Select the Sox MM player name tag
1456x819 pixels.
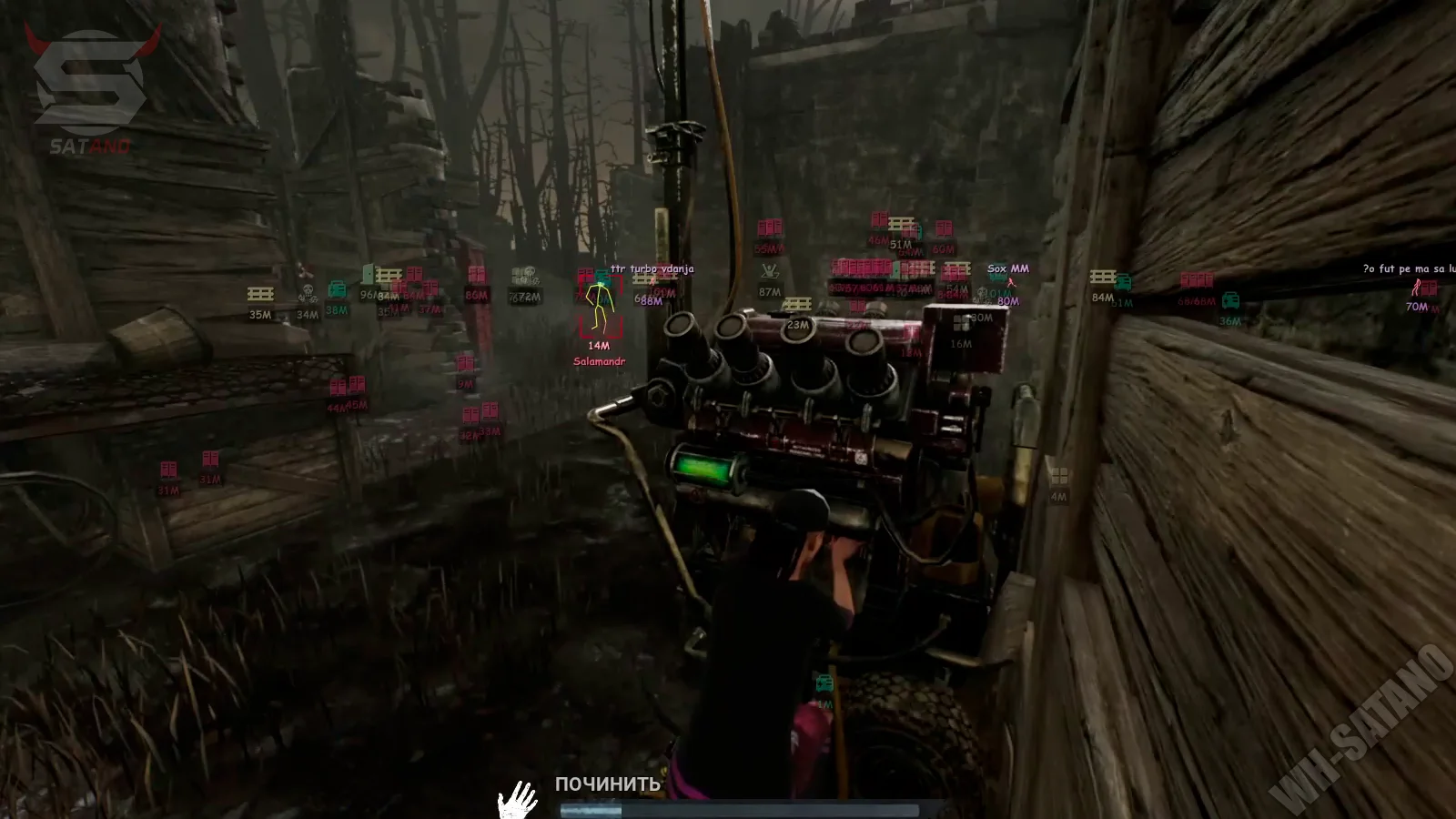(x=1007, y=269)
